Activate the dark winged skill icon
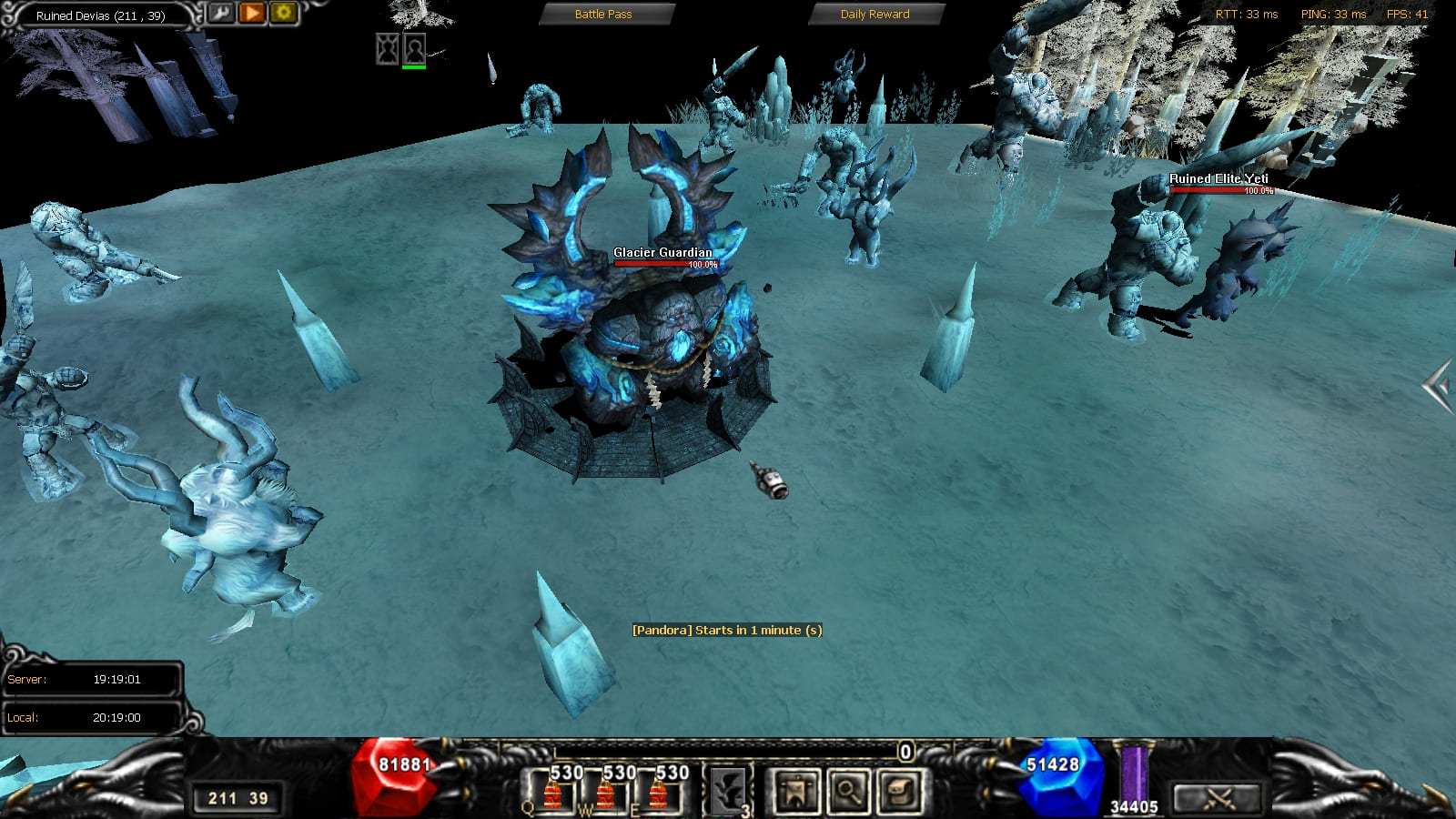1456x819 pixels. point(728,791)
